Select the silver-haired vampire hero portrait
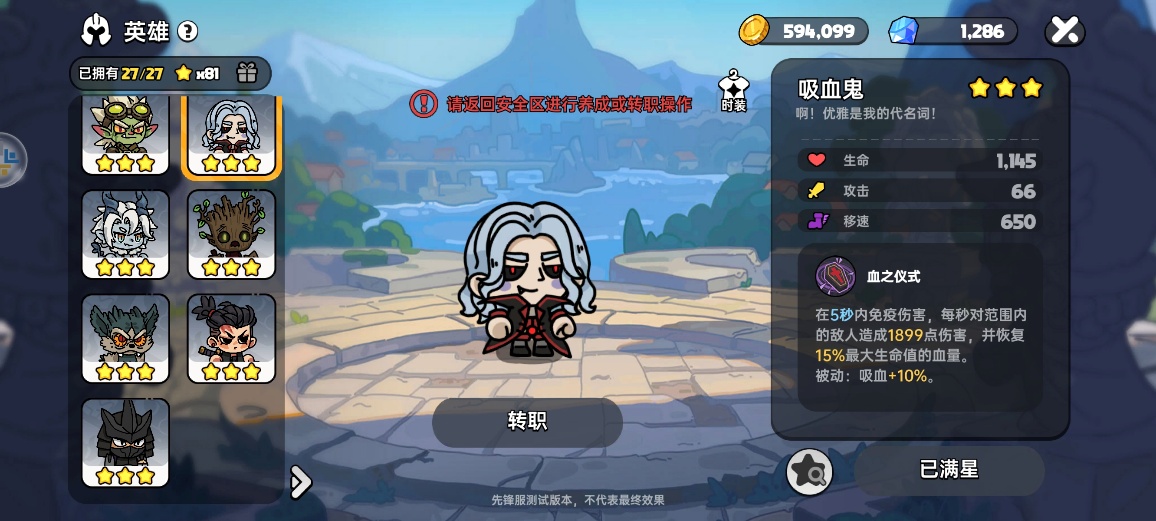1156x521 pixels. pyautogui.click(x=231, y=135)
